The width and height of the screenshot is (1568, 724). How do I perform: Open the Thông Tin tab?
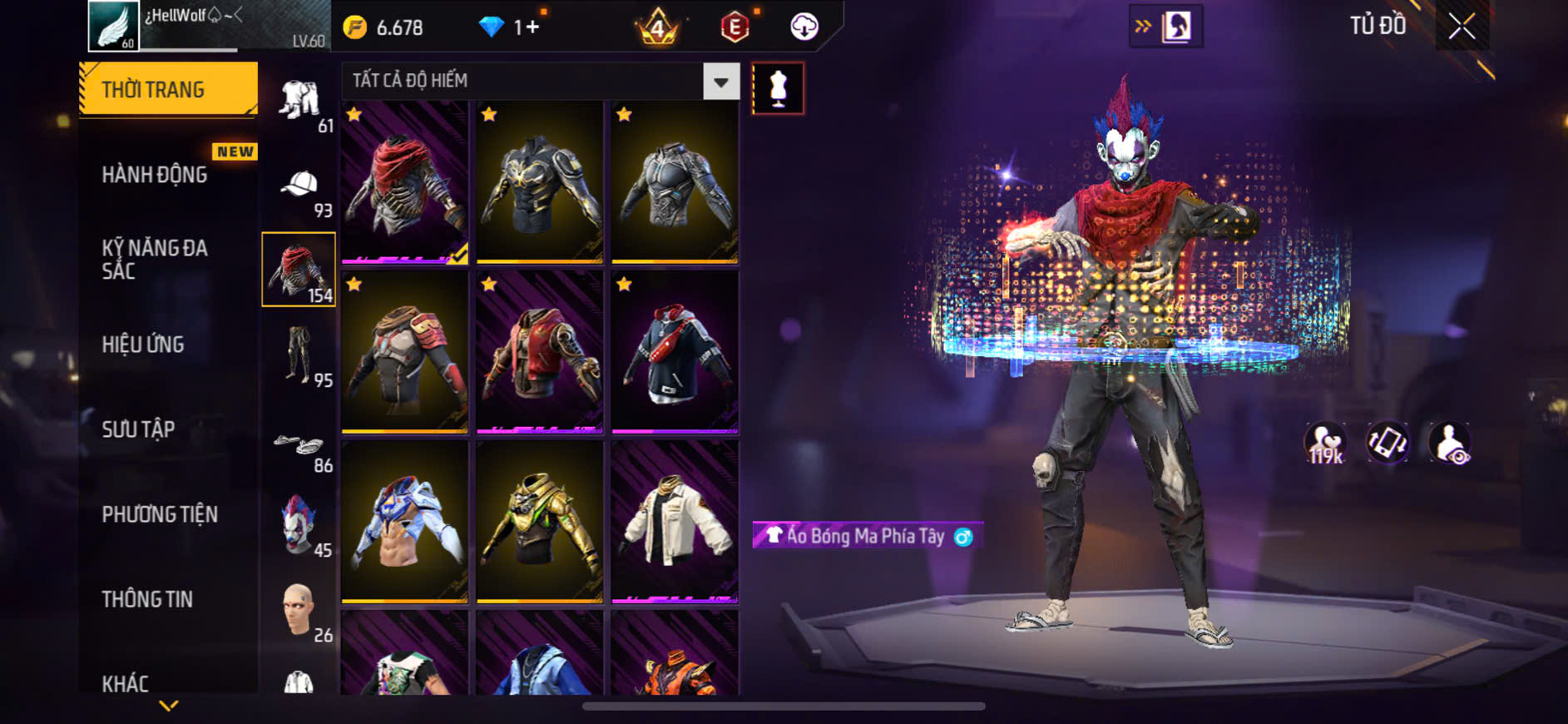pos(147,599)
